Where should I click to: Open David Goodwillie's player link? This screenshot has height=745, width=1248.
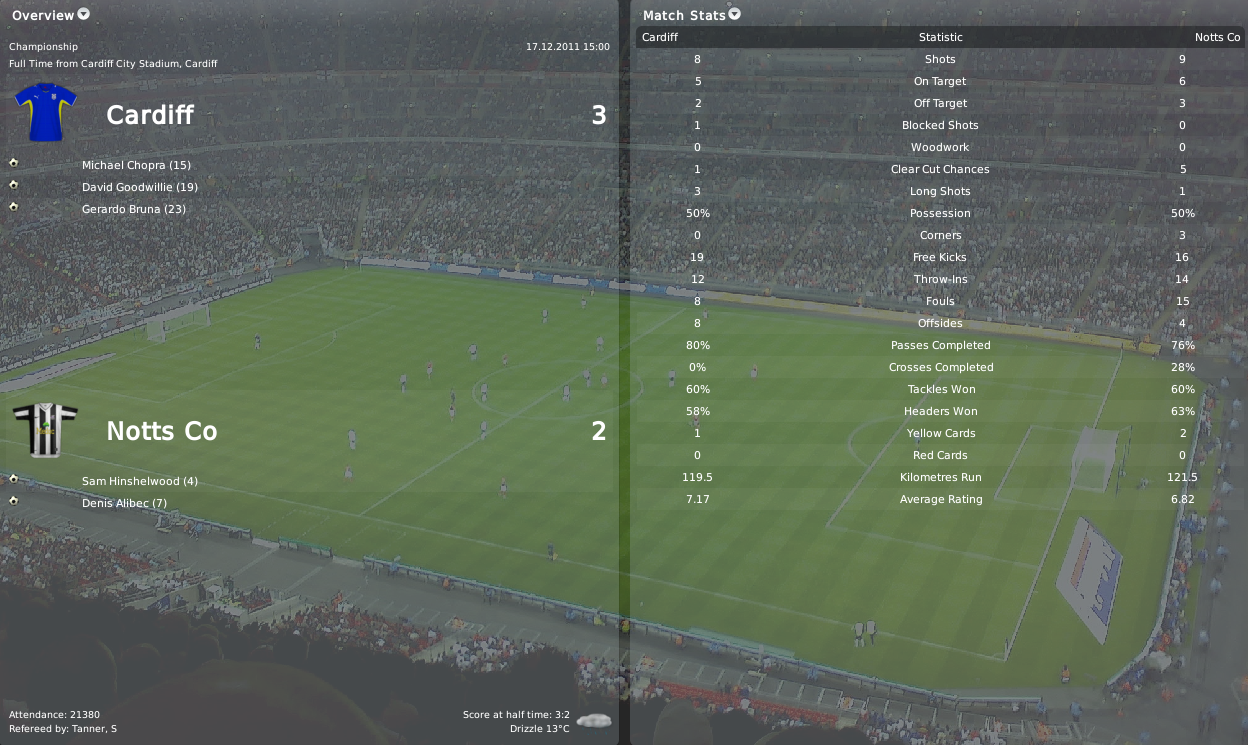tap(140, 187)
